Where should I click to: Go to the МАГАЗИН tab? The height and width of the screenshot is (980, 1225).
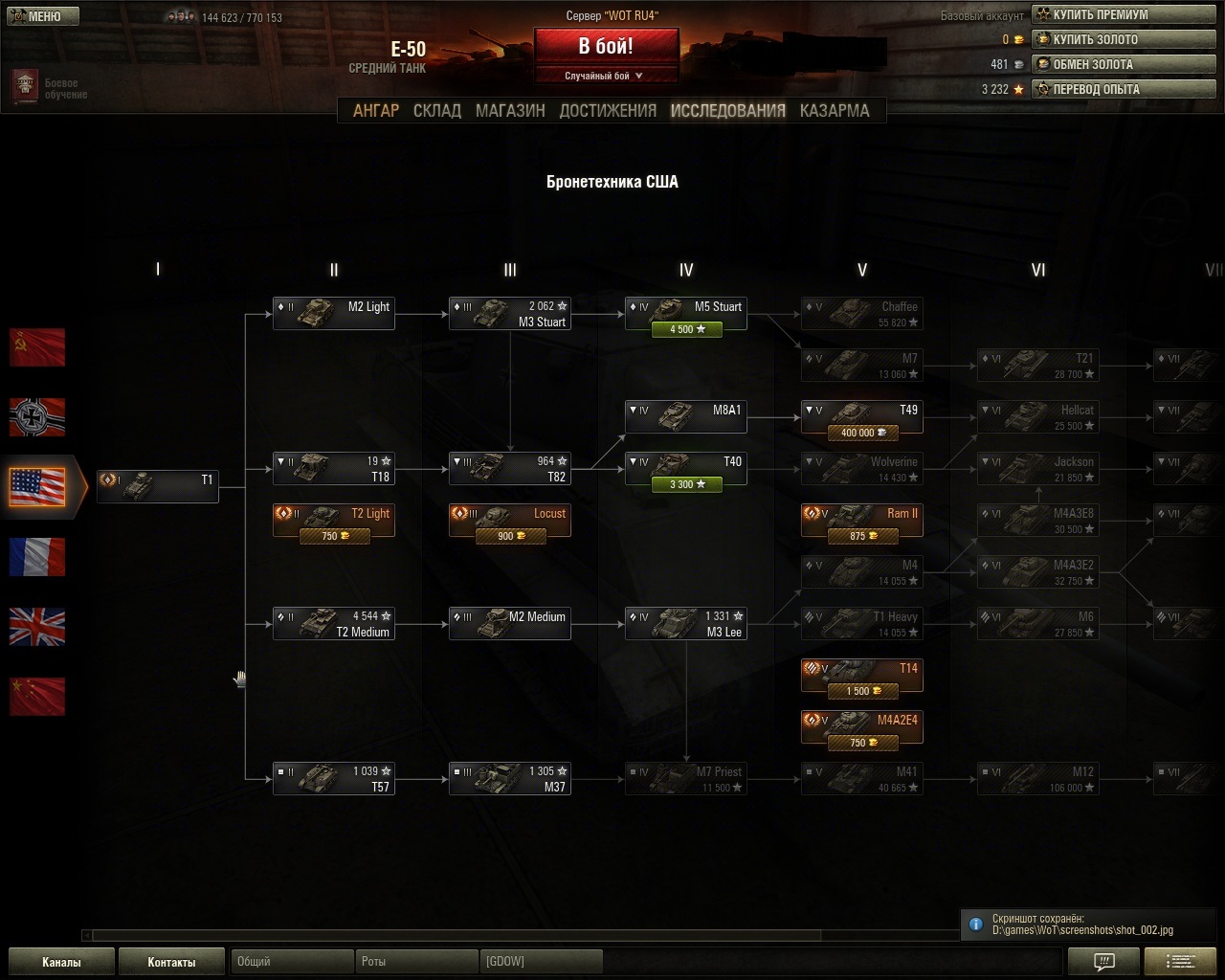(x=510, y=111)
